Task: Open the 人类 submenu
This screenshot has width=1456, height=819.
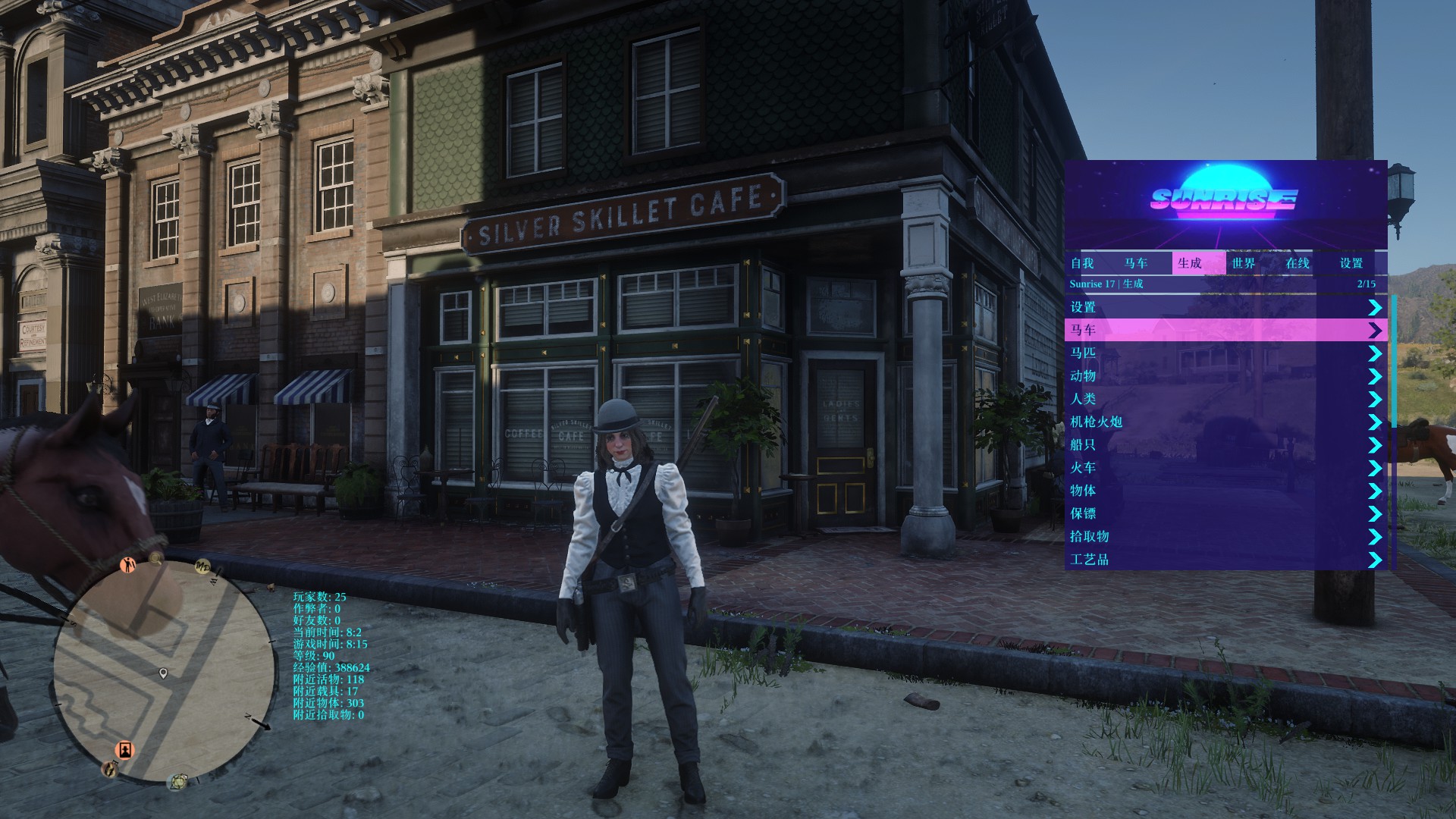Action: point(1225,399)
